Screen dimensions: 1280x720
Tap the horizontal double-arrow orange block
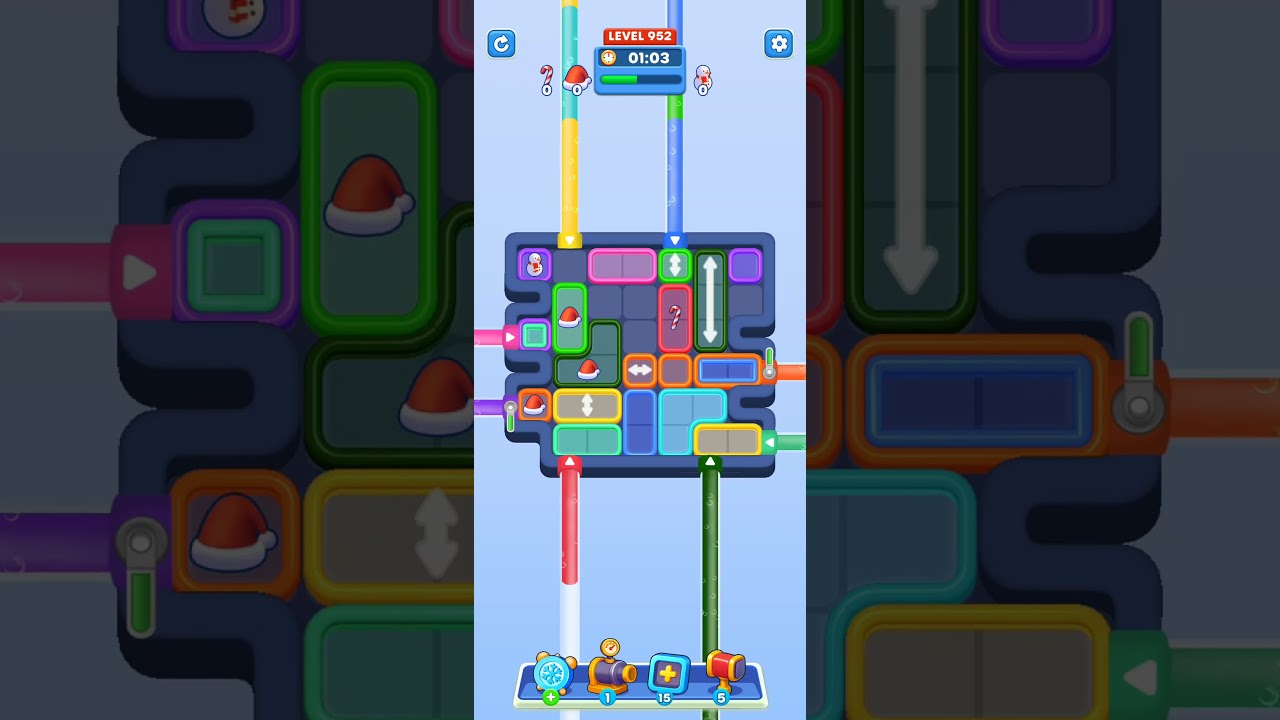638,371
